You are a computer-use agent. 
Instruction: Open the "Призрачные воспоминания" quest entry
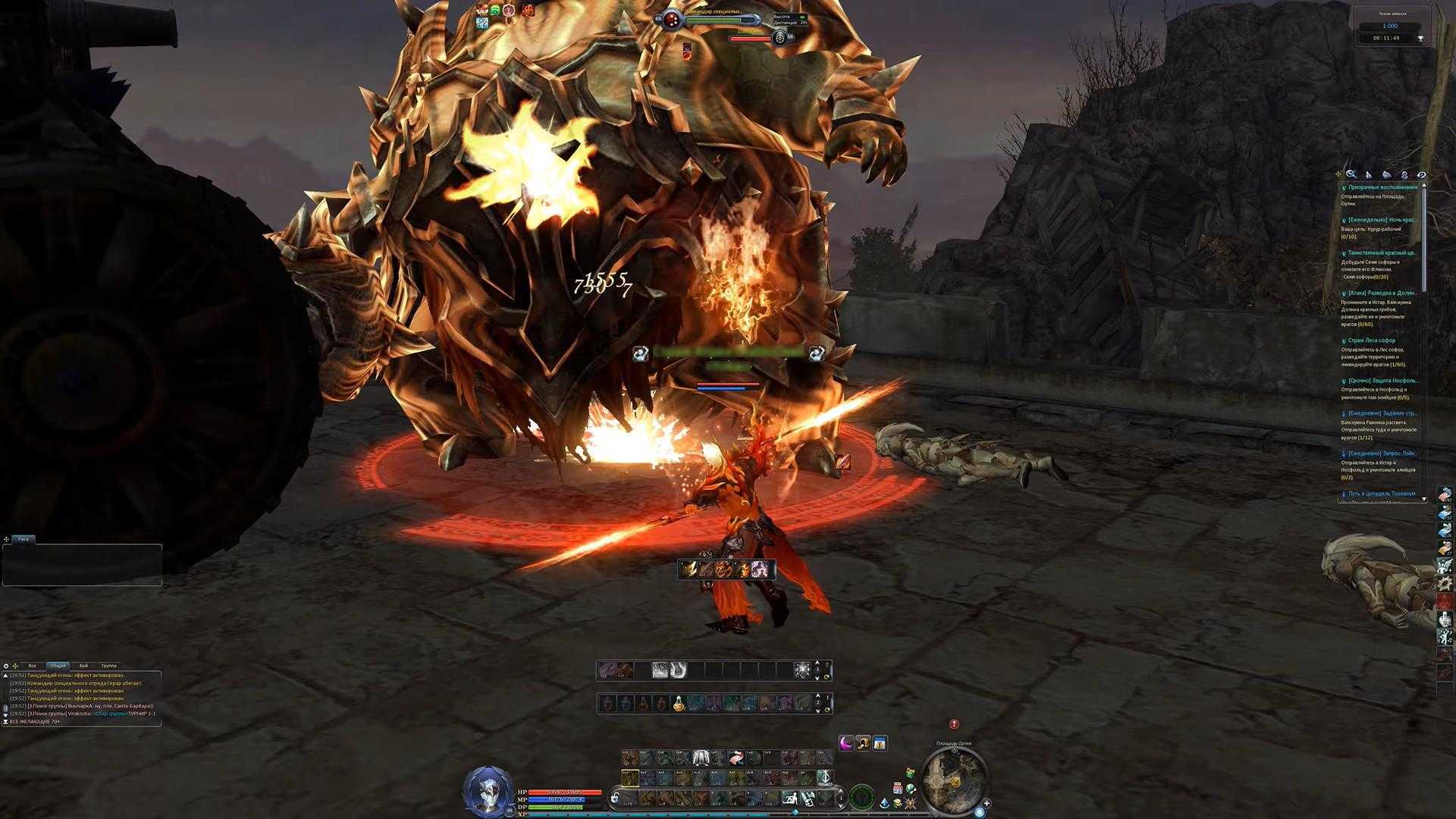[x=1382, y=187]
